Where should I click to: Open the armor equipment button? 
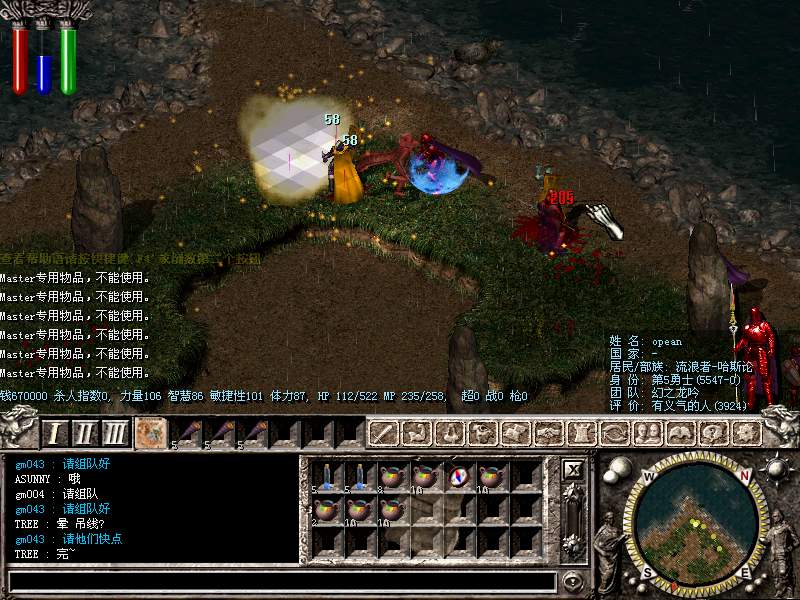click(x=580, y=433)
